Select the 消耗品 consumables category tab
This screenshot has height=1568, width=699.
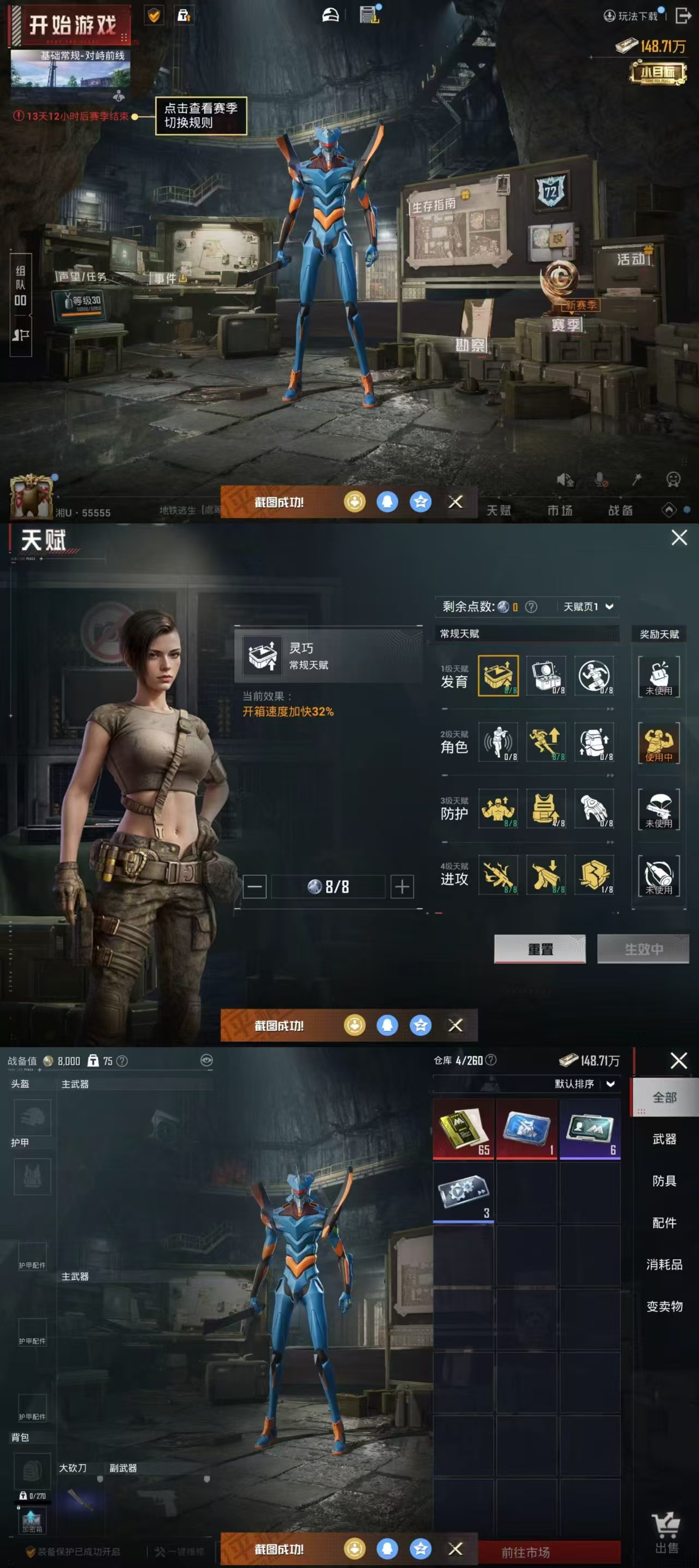click(664, 1264)
